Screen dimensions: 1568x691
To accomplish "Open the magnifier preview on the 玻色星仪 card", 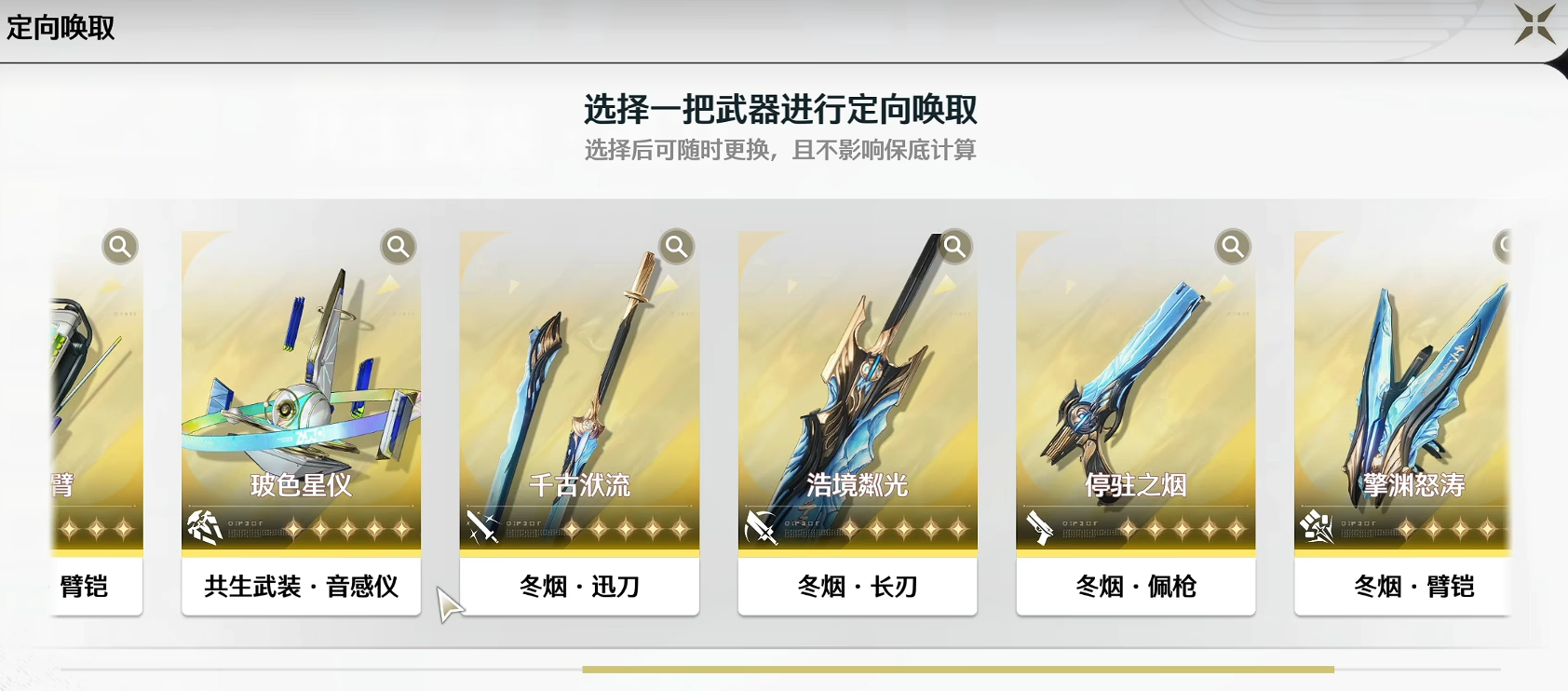I will point(399,247).
